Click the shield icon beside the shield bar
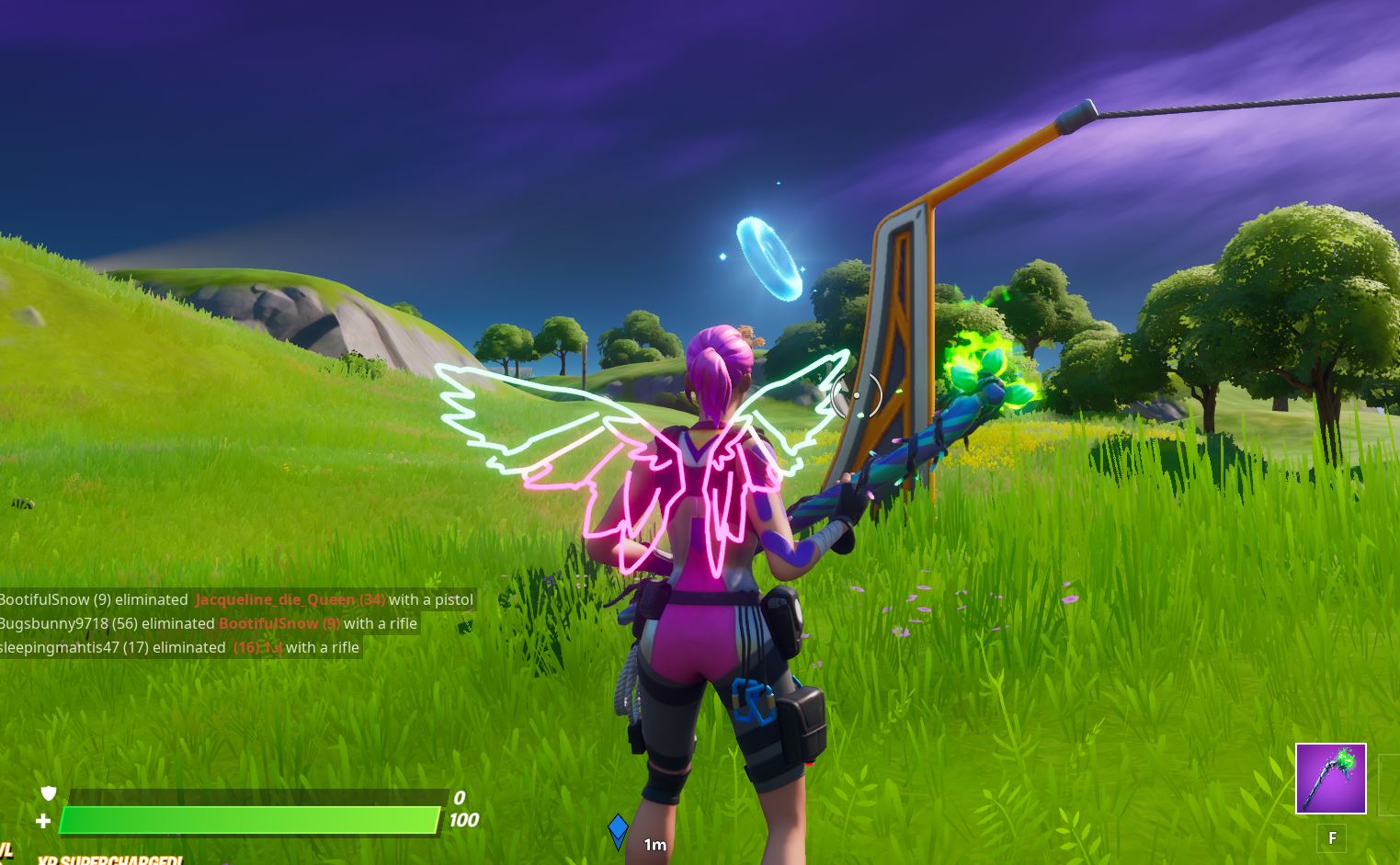This screenshot has height=865, width=1400. coord(48,793)
